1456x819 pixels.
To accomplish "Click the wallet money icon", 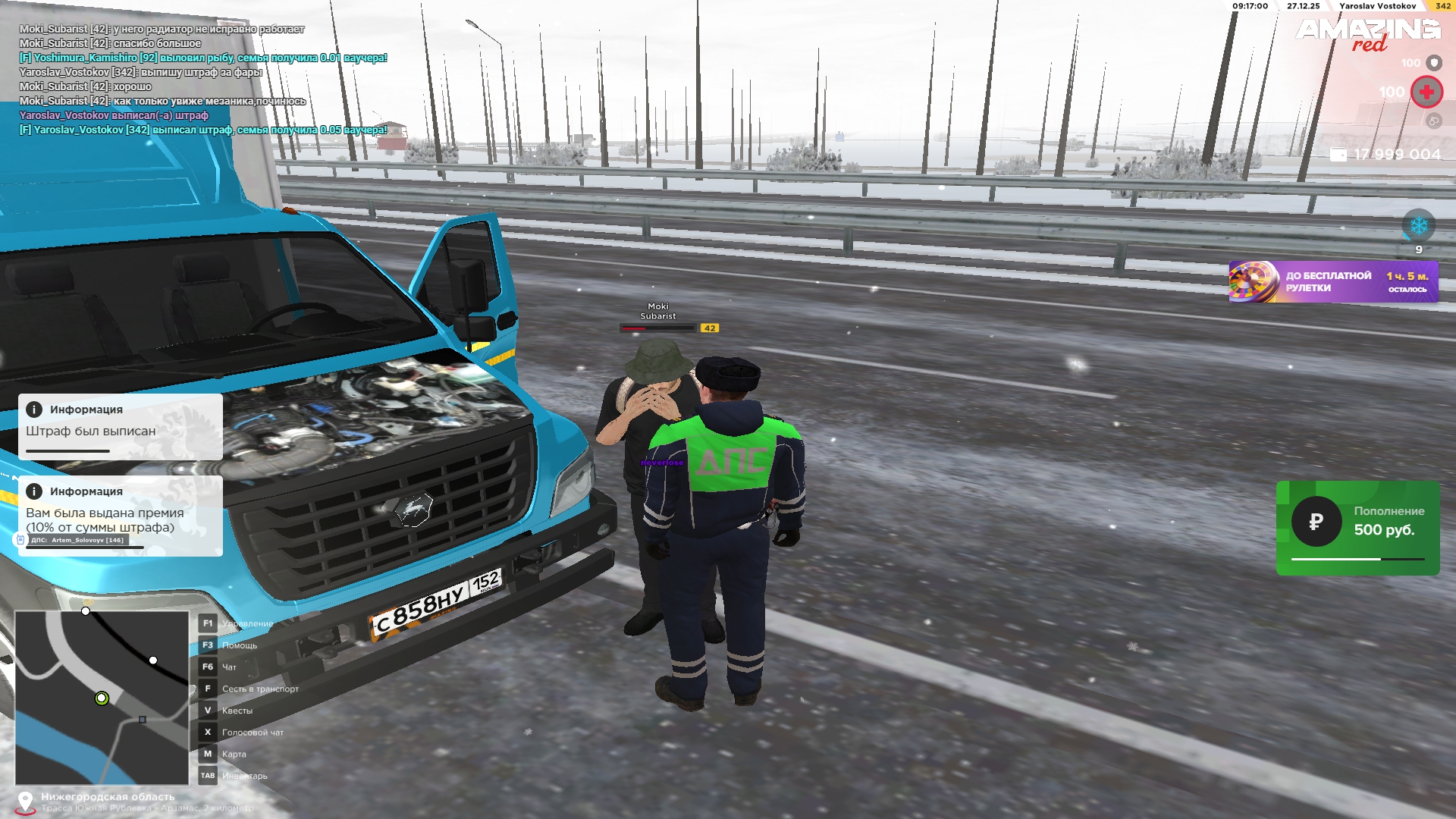I will pos(1338,155).
